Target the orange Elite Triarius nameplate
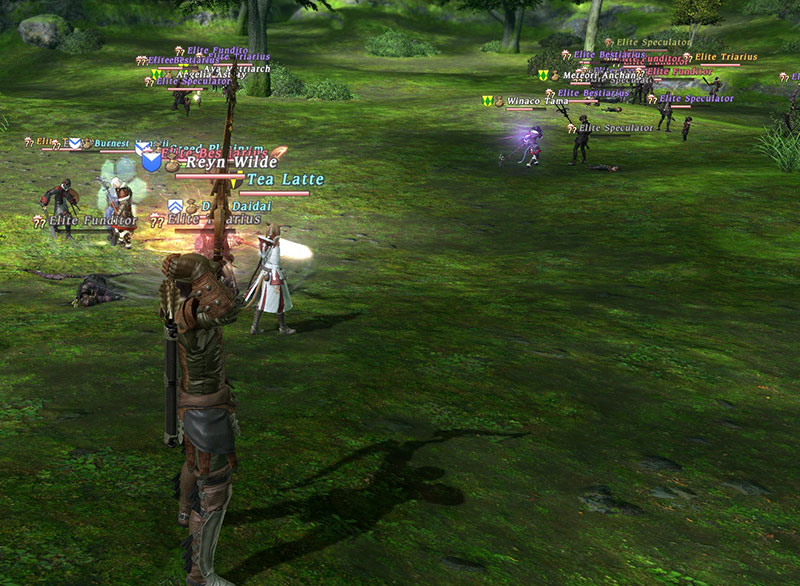This screenshot has height=586, width=800. 725,58
